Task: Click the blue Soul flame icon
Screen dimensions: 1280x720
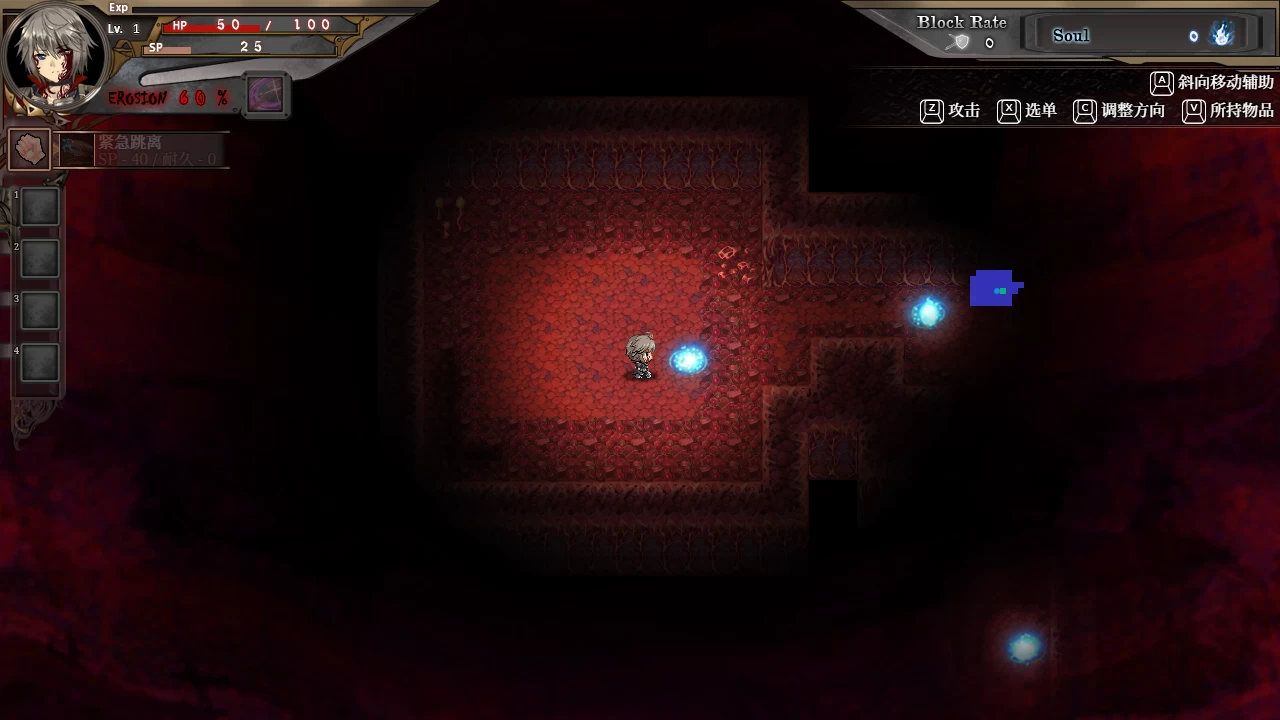Action: pos(1222,35)
